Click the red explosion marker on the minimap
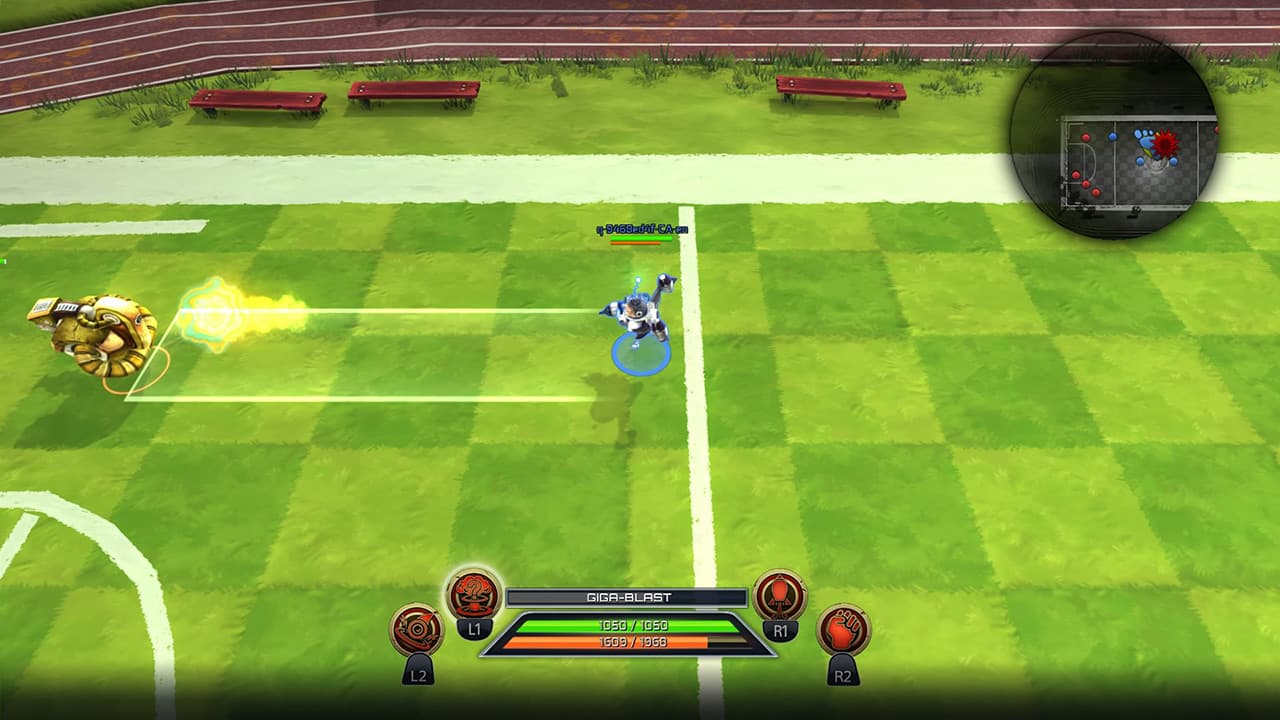The image size is (1280, 720). click(x=1165, y=142)
